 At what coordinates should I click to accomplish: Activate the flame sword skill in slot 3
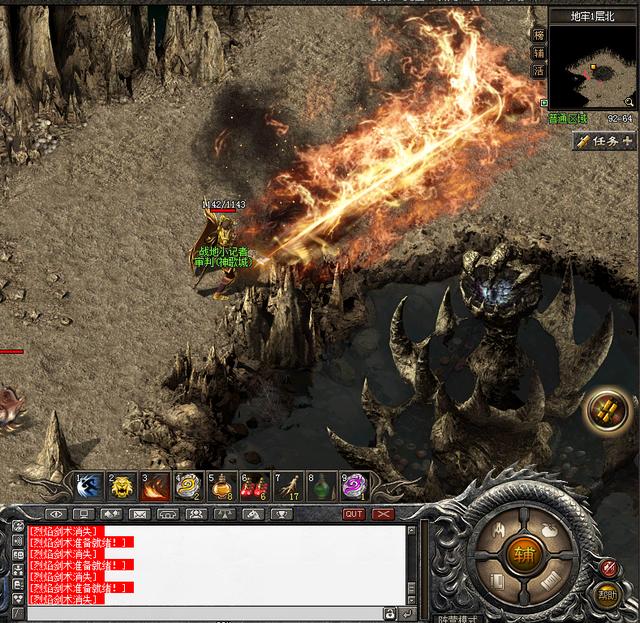(x=155, y=487)
